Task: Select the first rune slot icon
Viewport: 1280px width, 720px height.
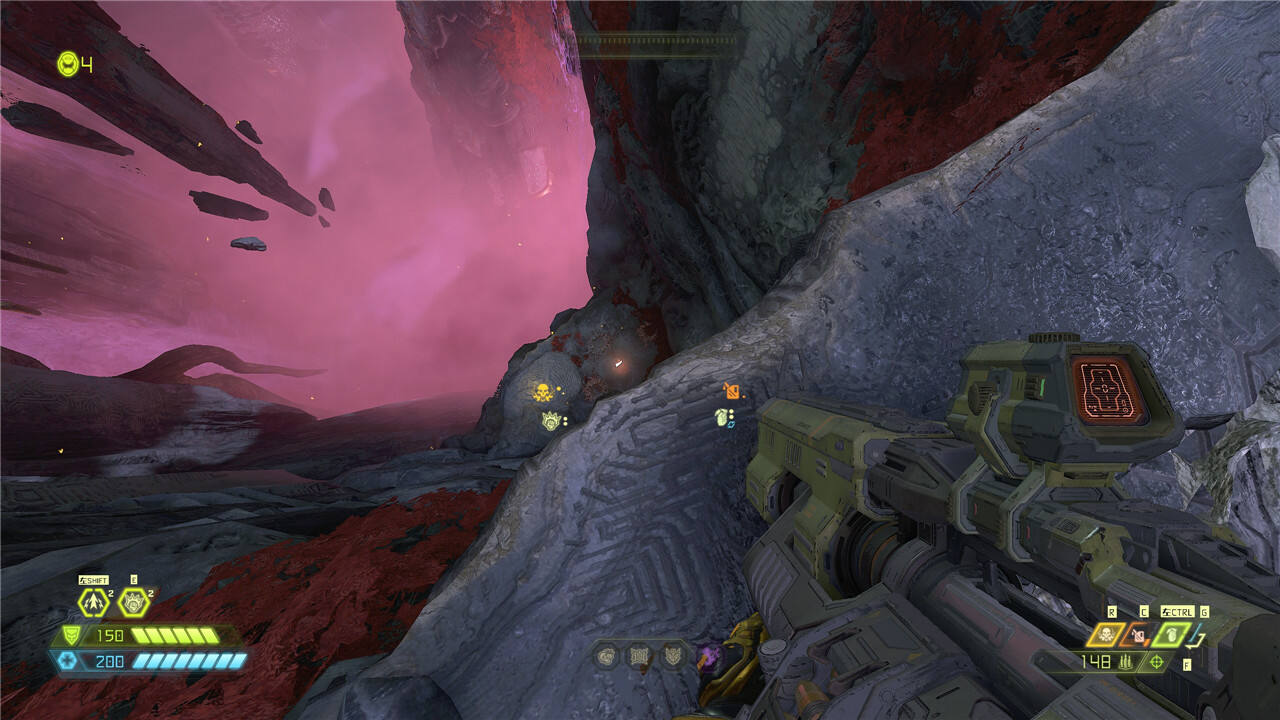Action: click(605, 656)
